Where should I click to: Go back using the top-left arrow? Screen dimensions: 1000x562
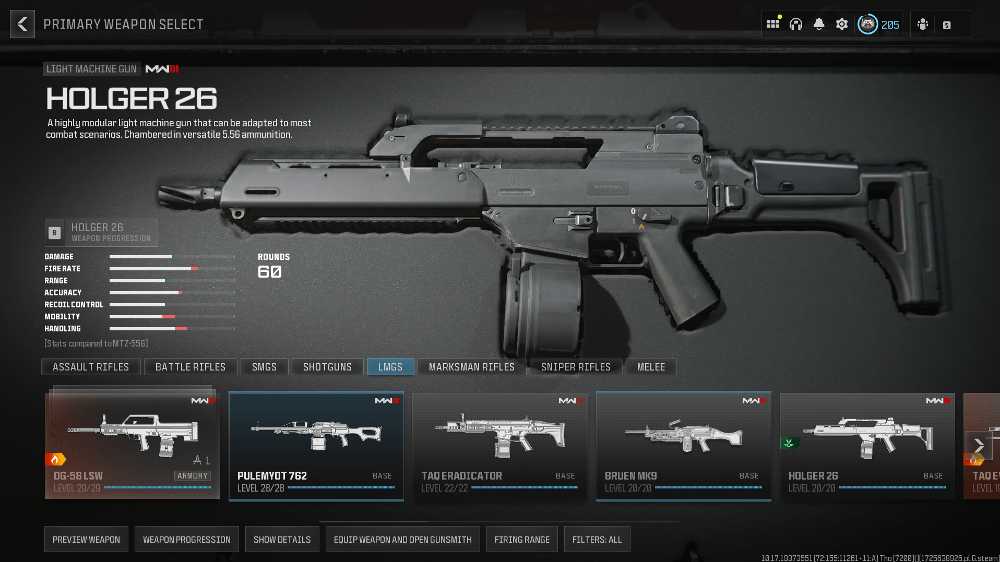[x=22, y=24]
